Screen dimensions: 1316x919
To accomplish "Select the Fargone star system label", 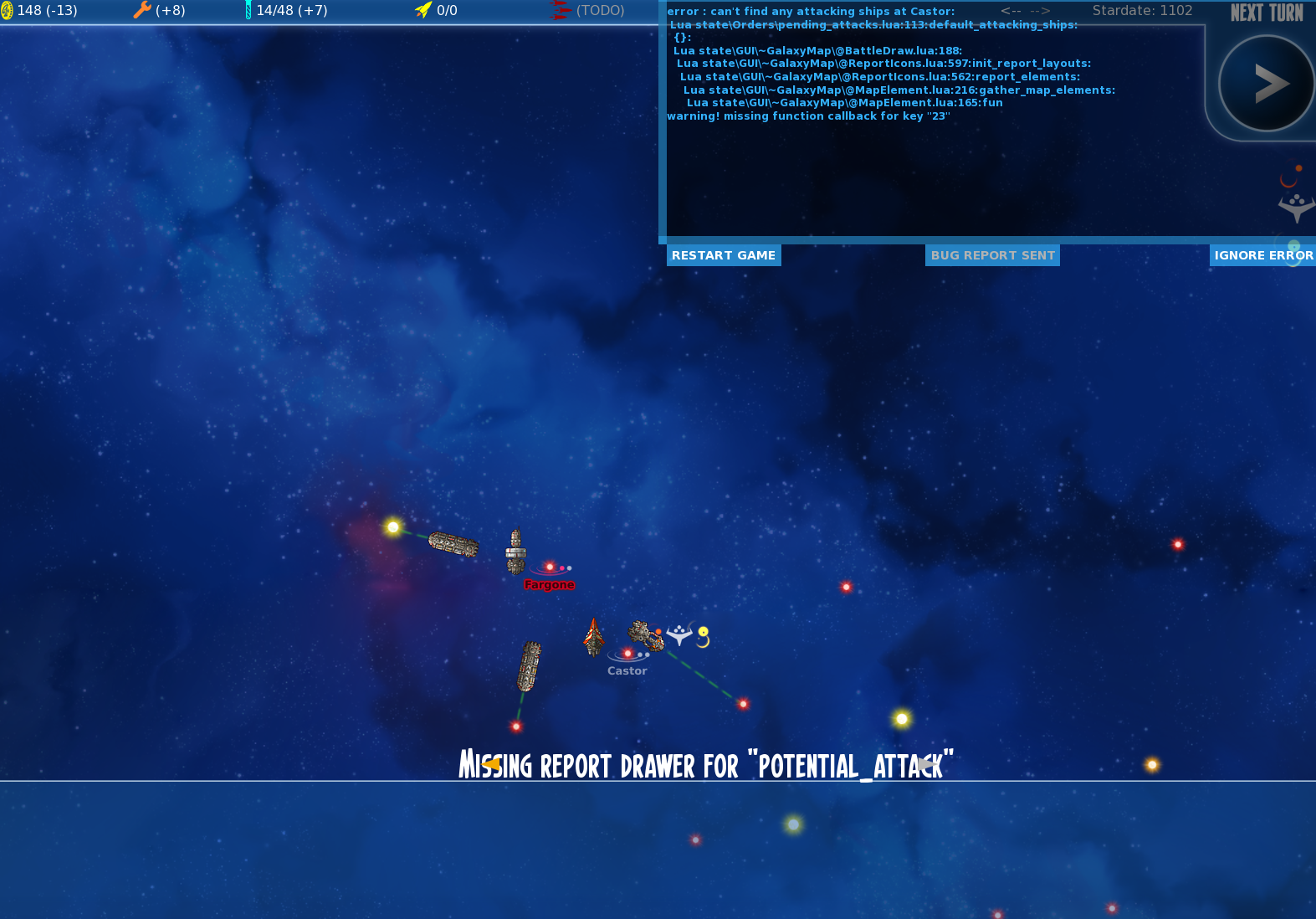I will 549,584.
